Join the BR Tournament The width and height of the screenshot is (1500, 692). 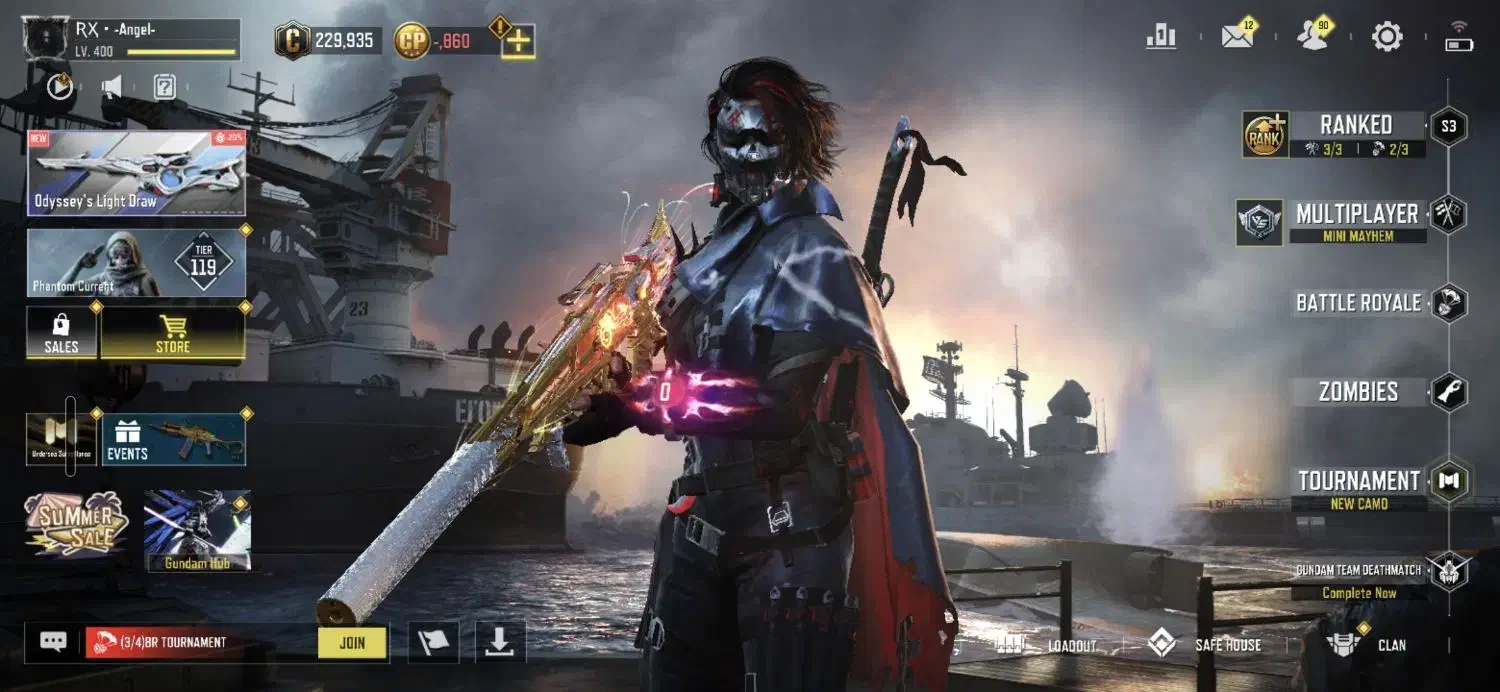(x=352, y=643)
